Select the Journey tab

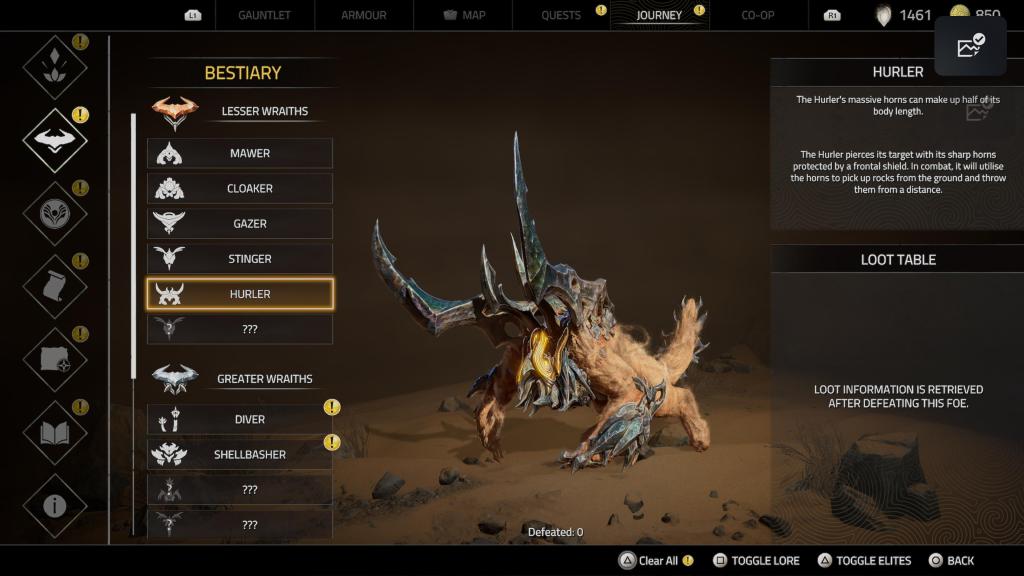coord(659,15)
